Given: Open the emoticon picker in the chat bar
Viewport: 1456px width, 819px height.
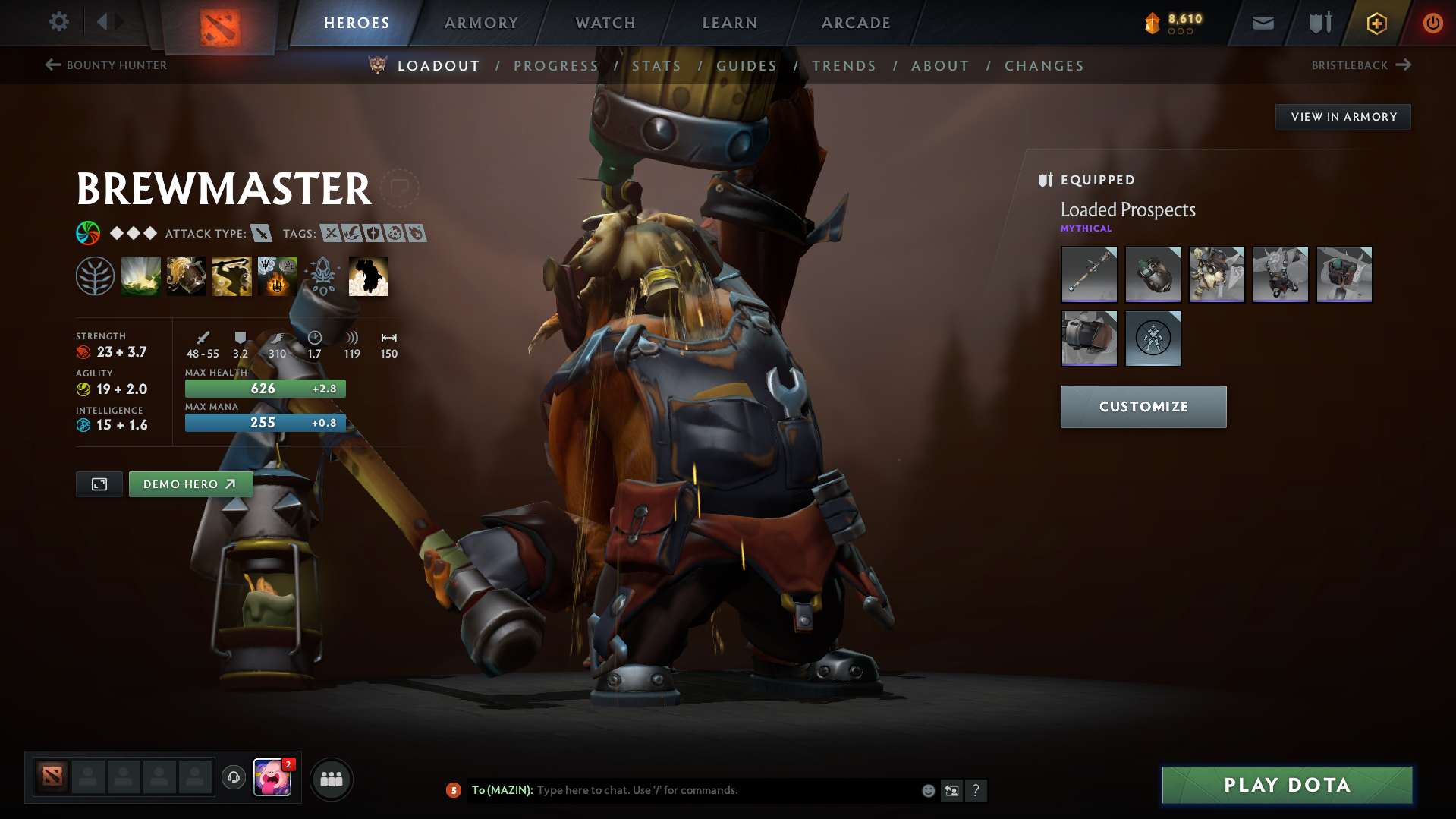Looking at the screenshot, I should [927, 790].
